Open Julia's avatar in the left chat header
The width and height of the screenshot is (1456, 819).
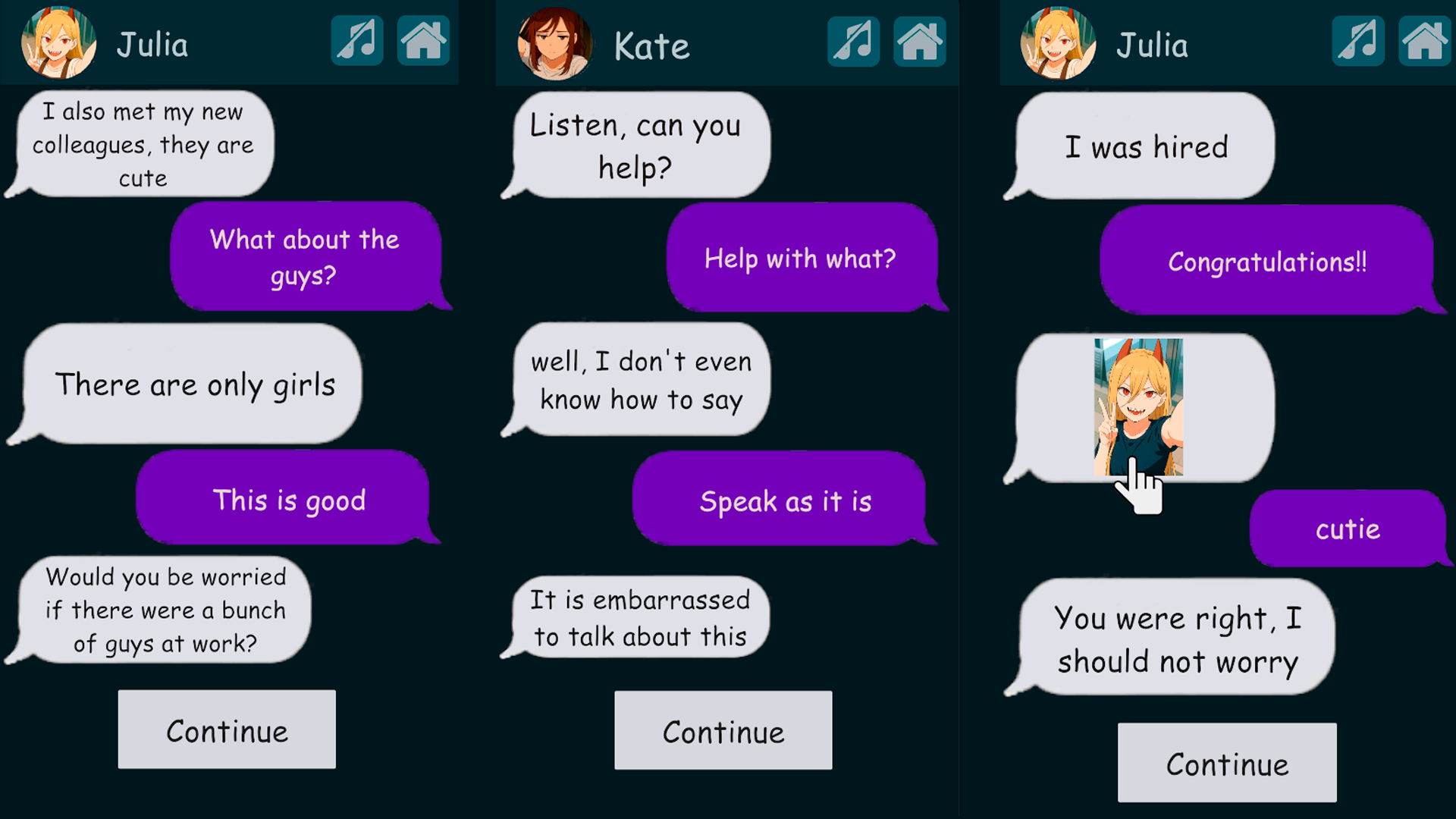(x=58, y=44)
